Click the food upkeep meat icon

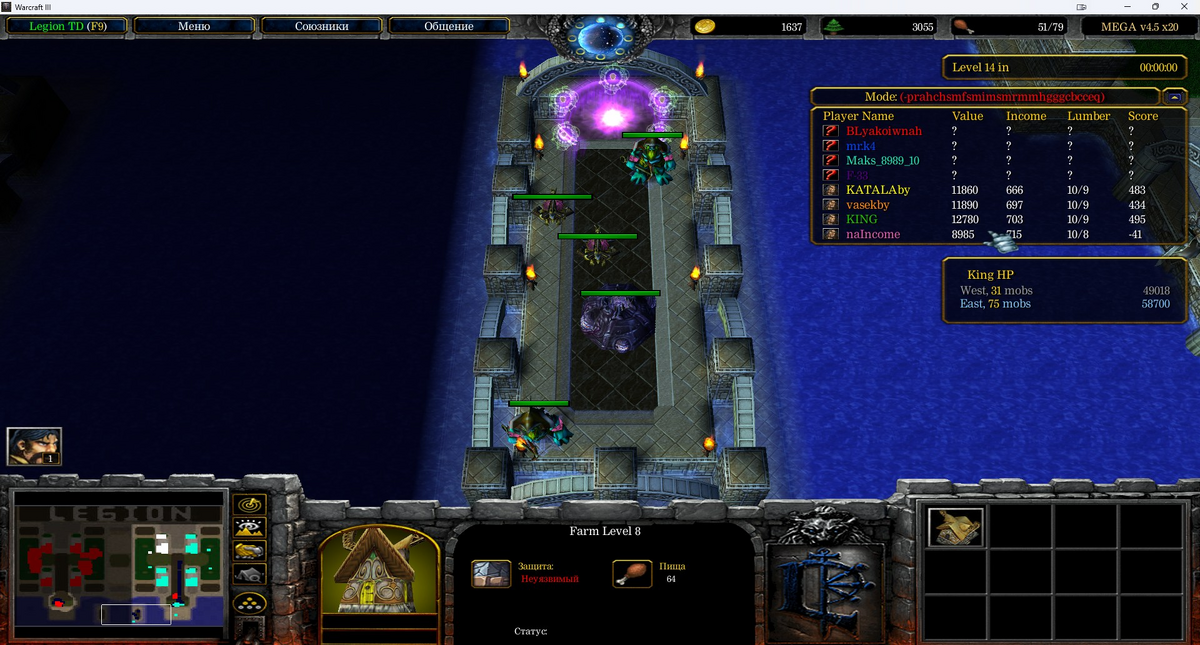pos(962,27)
